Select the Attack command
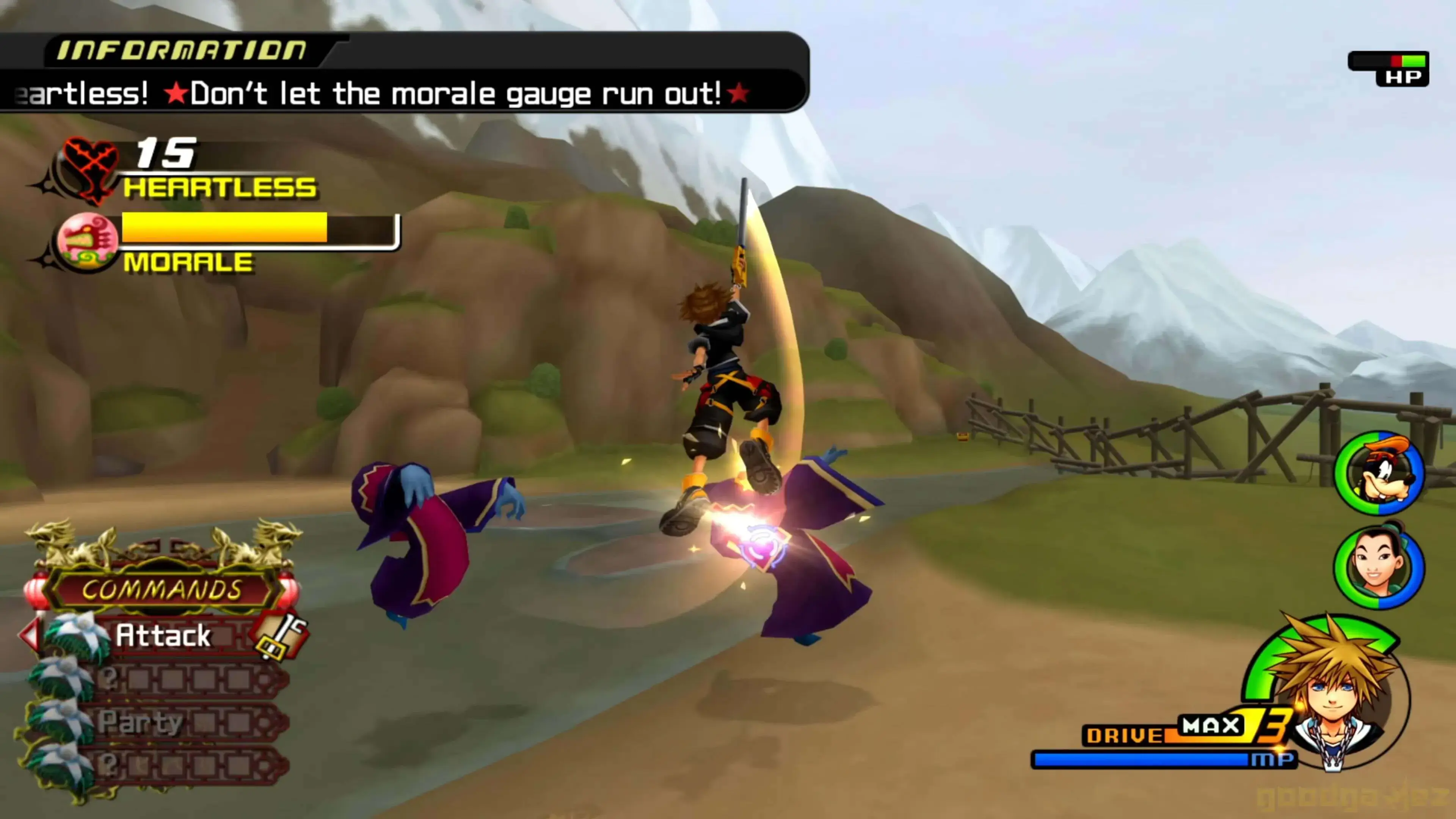The image size is (1456, 819). 163,635
